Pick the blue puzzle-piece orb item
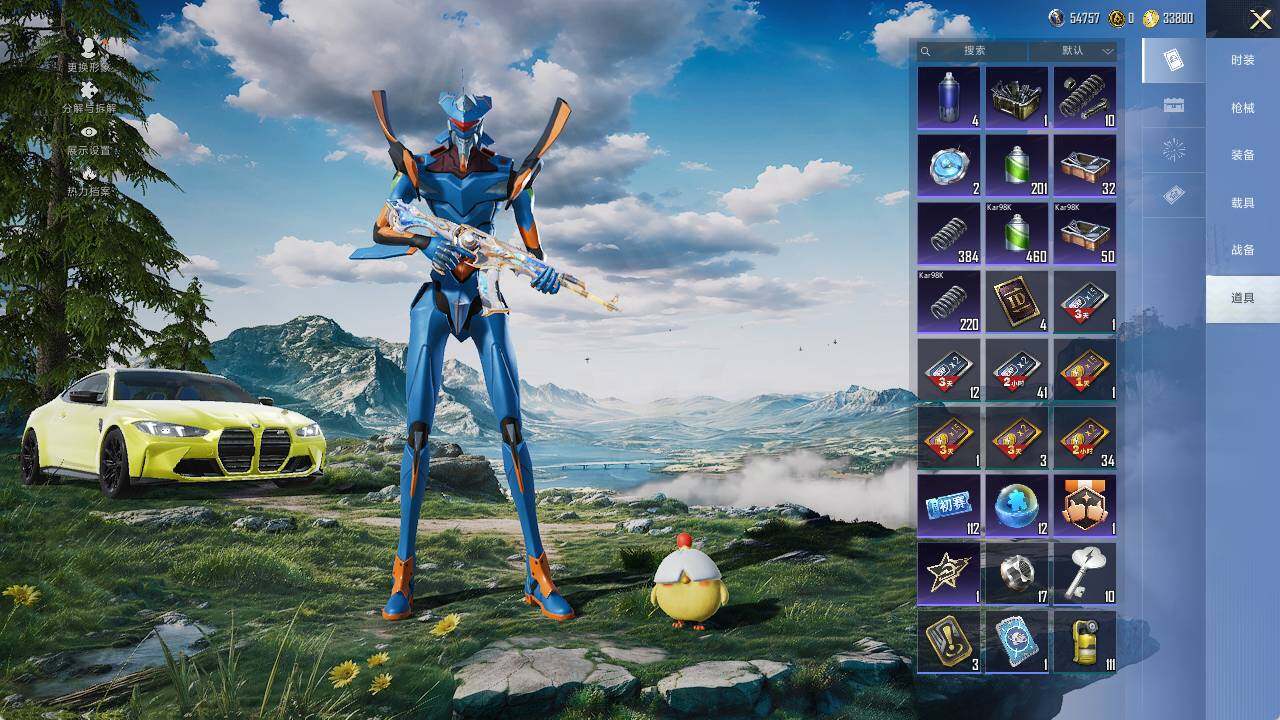Viewport: 1280px width, 720px height. [1017, 506]
